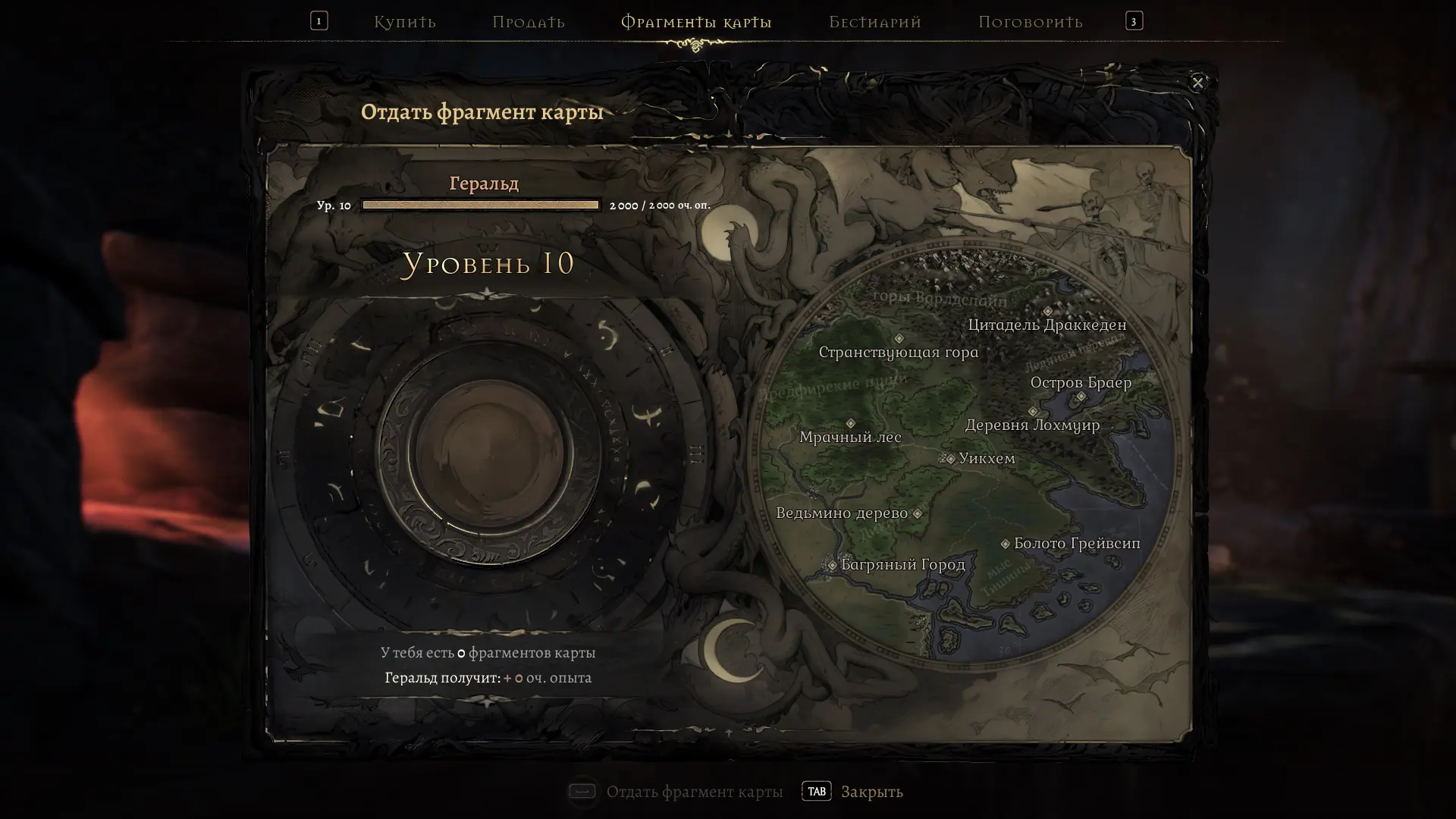1456x819 pixels.
Task: Pick the Болото Грейвсип location
Action: pyautogui.click(x=1006, y=544)
